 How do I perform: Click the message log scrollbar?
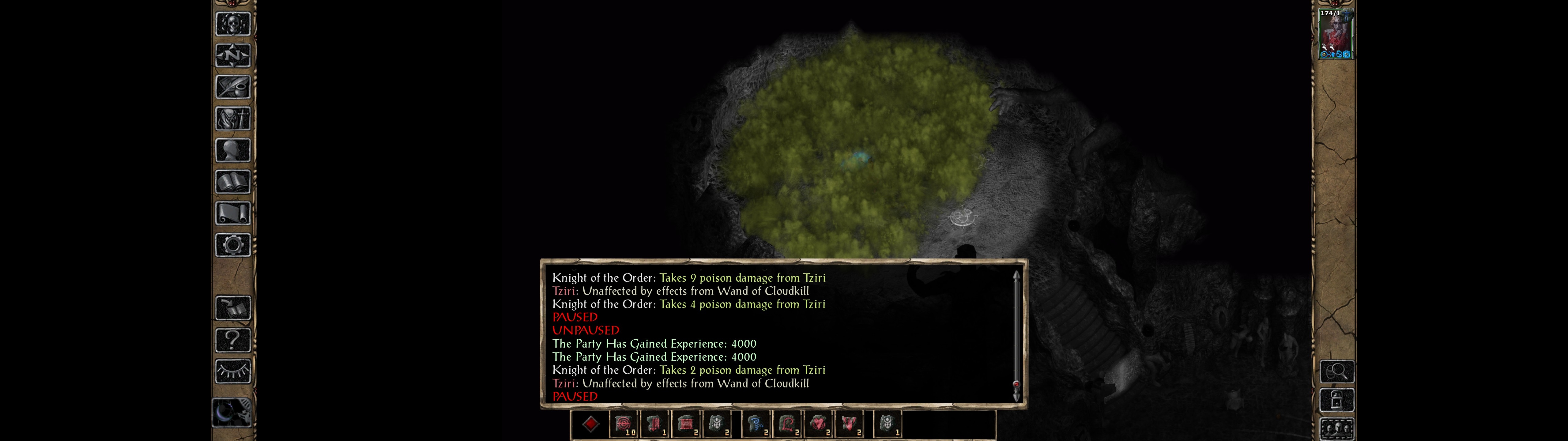[x=1016, y=335]
